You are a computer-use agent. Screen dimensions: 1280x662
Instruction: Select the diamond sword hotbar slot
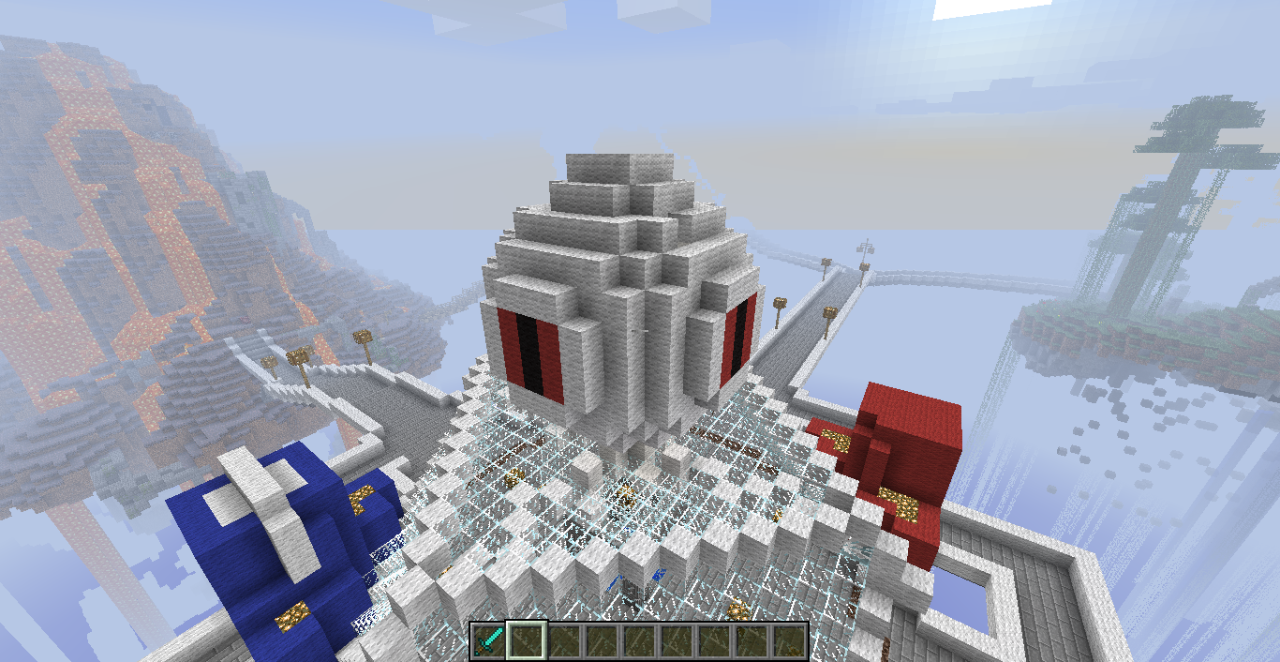pos(488,640)
